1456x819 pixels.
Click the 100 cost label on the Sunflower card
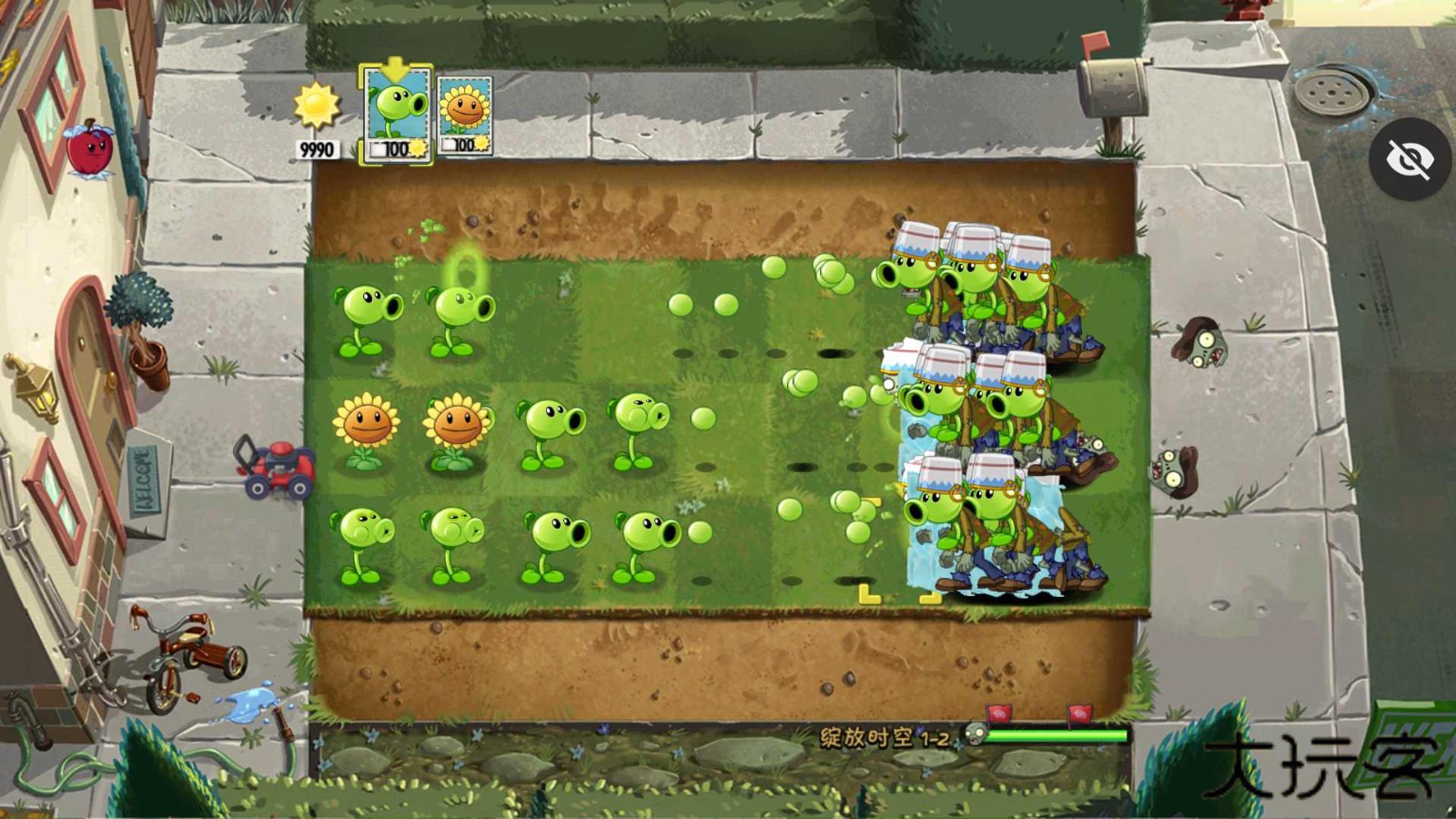[x=462, y=146]
